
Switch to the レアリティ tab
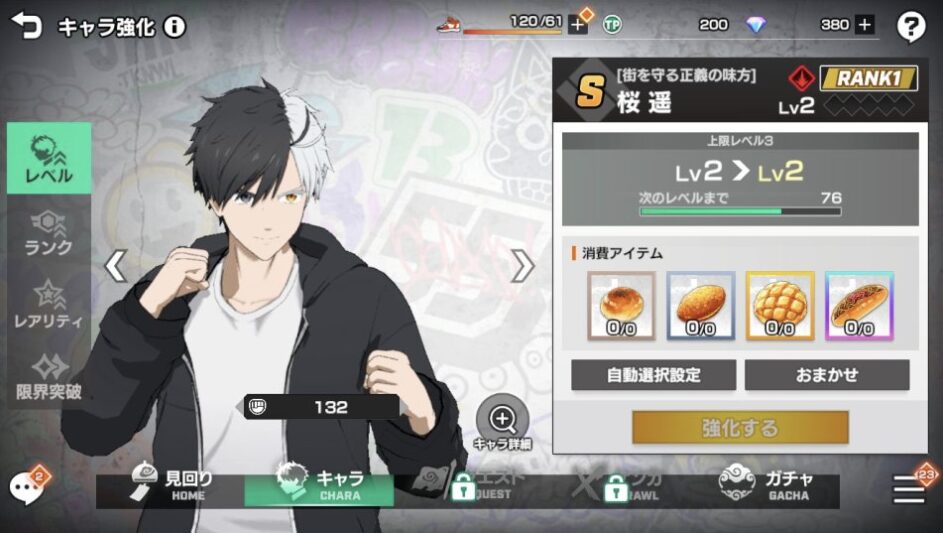pos(49,305)
